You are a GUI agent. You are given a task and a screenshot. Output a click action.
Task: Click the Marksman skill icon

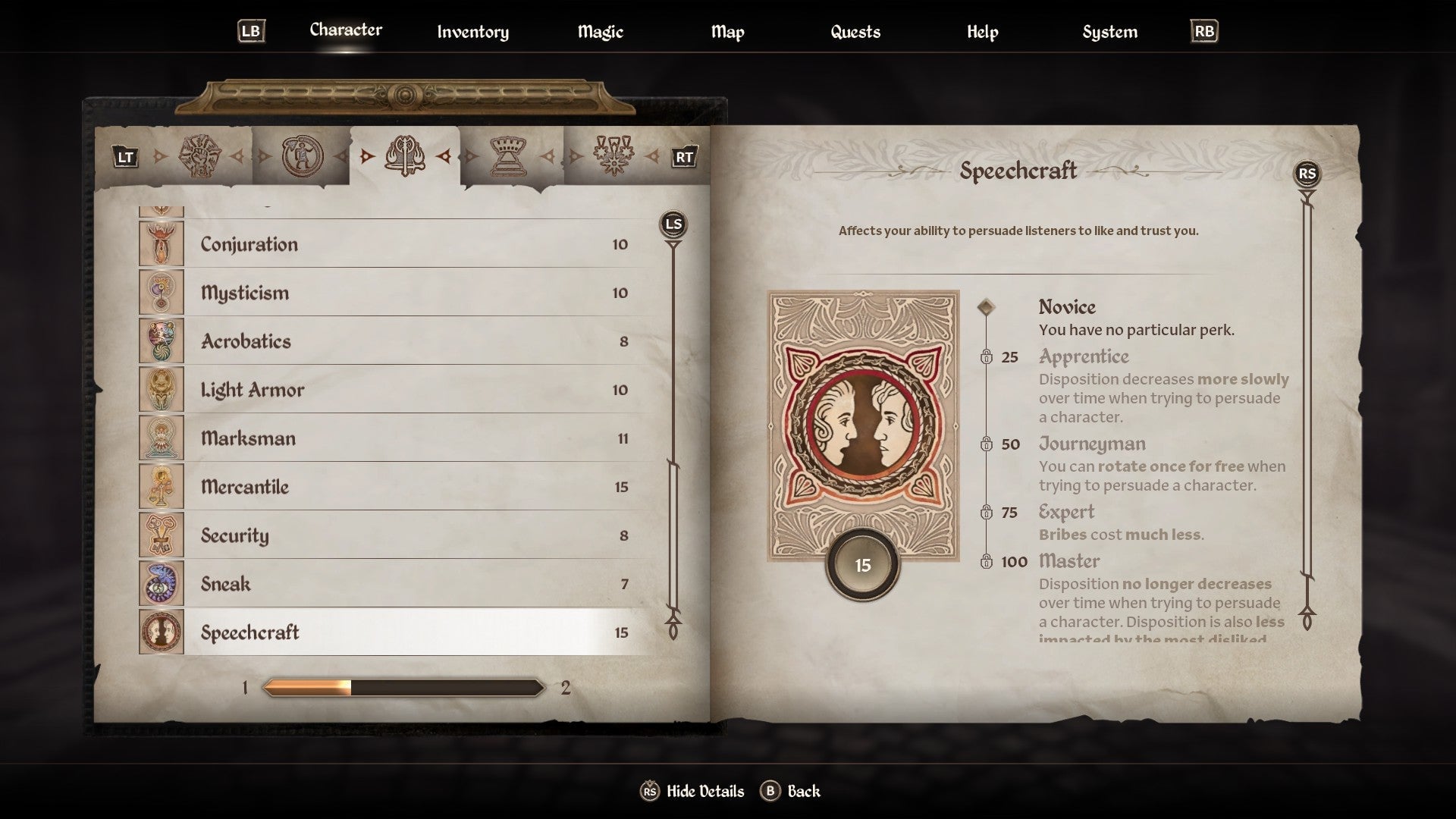162,438
